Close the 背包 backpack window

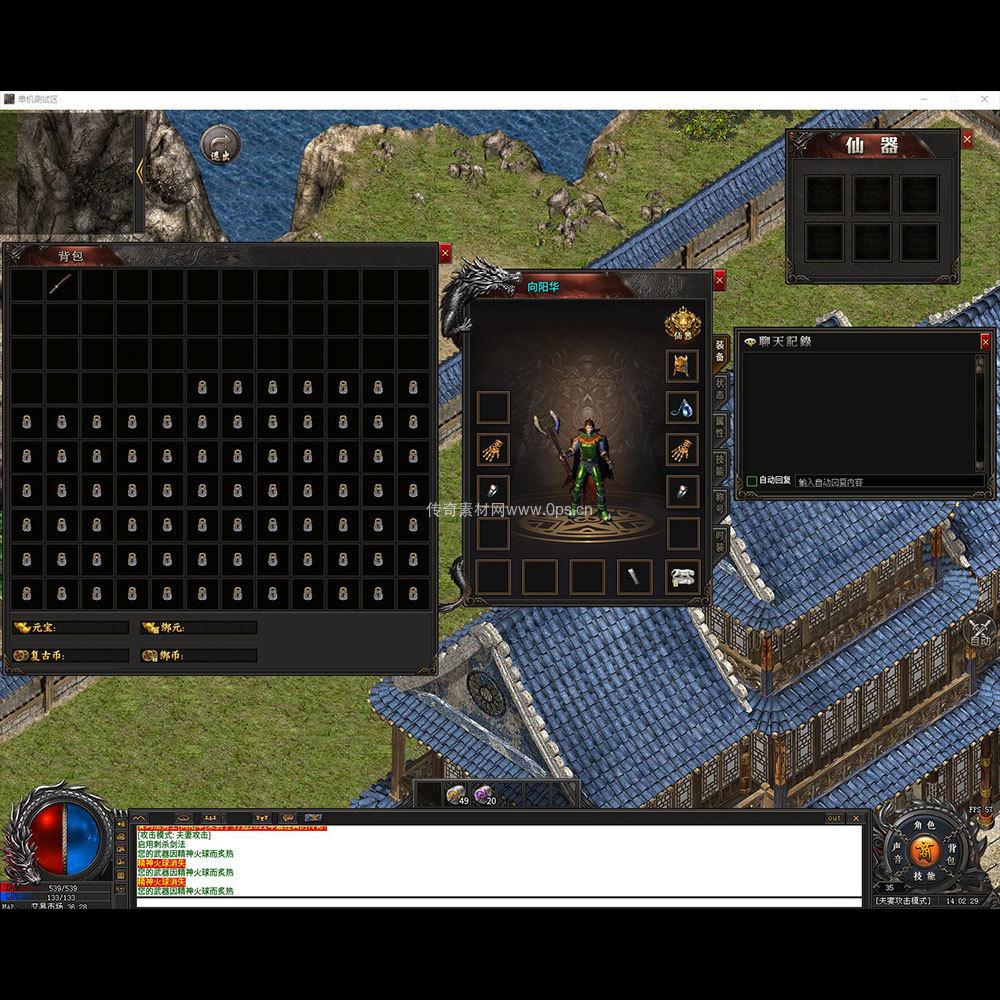click(445, 253)
